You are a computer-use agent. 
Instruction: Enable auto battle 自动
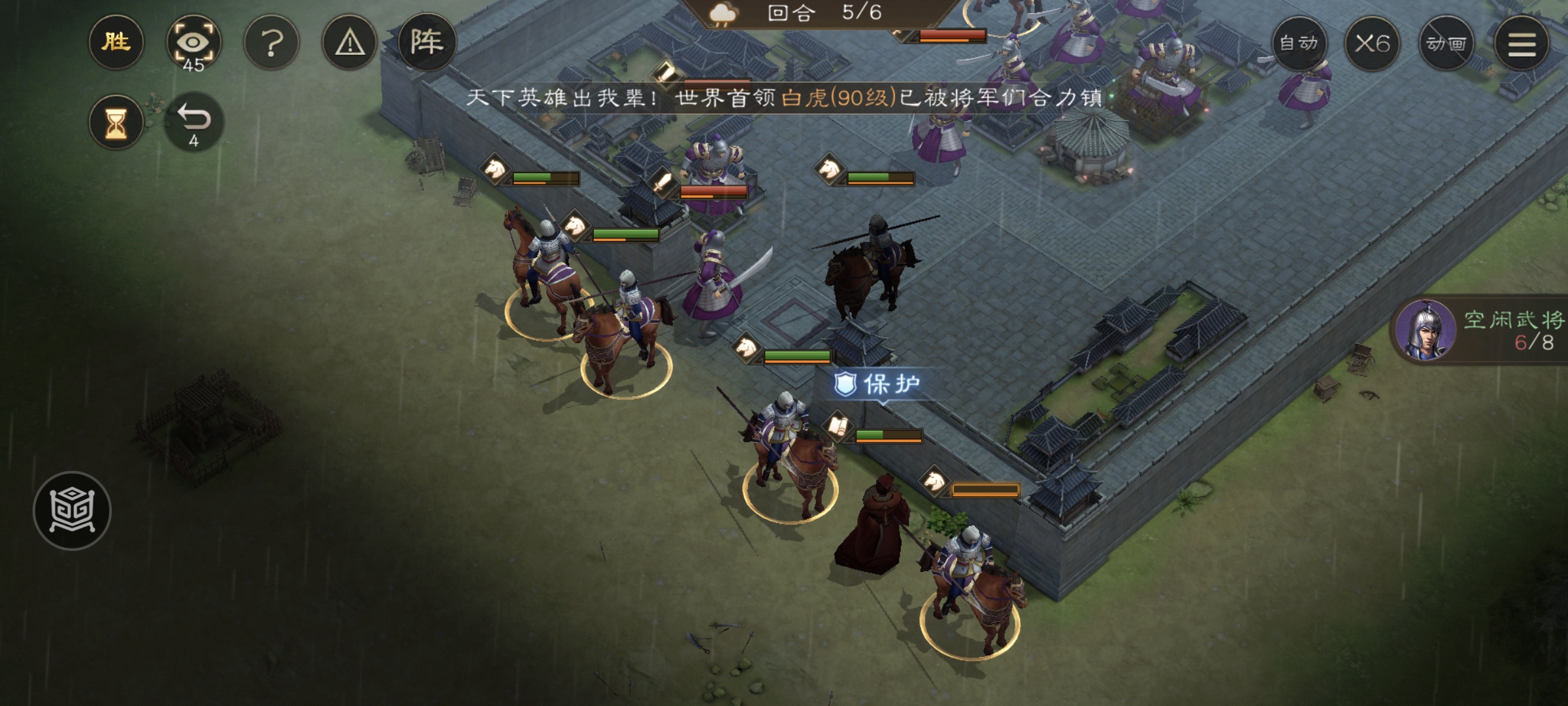[1299, 44]
